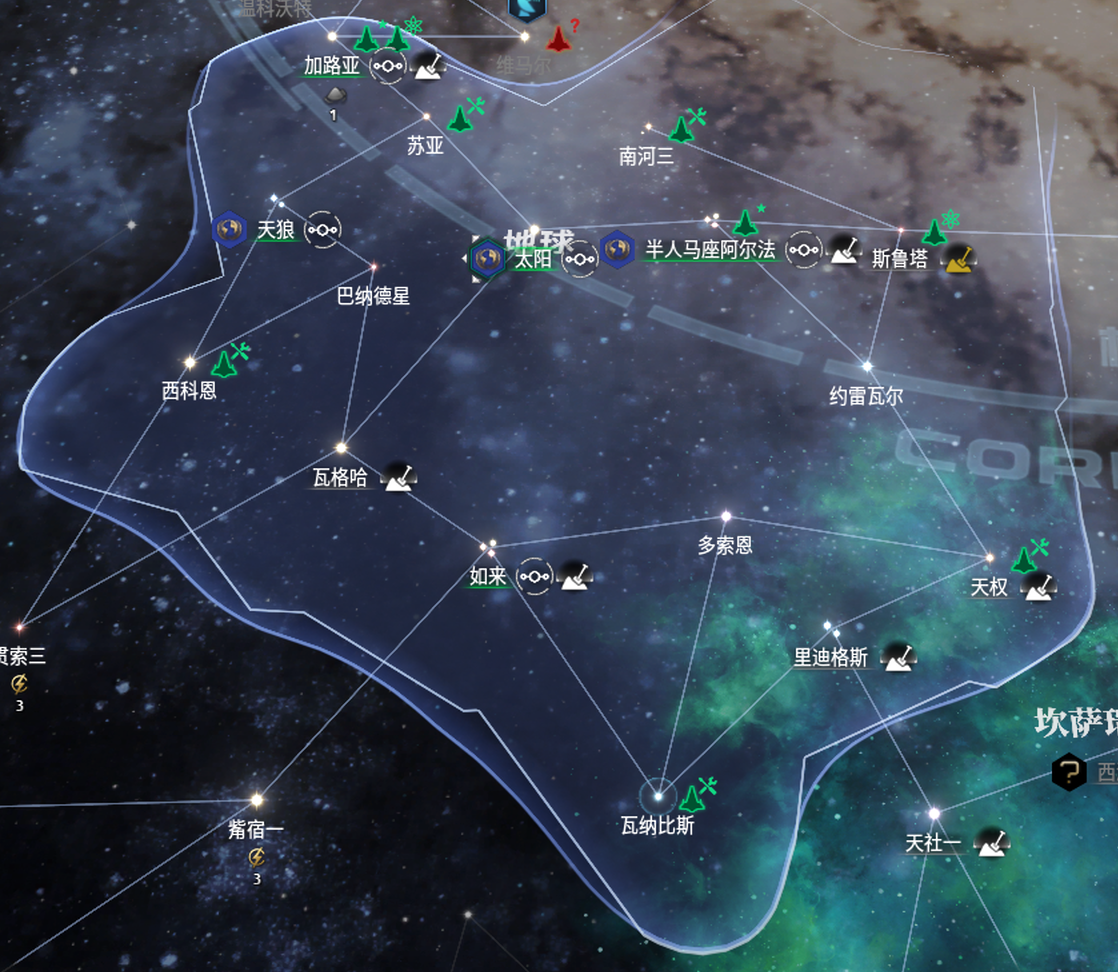Select the 南河三 system label
Viewport: 1118px width, 972px height.
point(646,155)
